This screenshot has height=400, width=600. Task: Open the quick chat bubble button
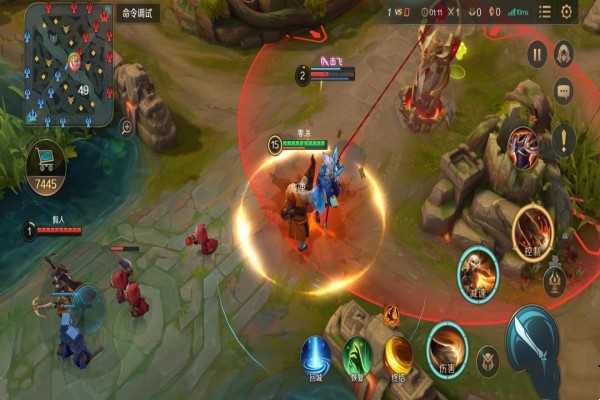(563, 91)
